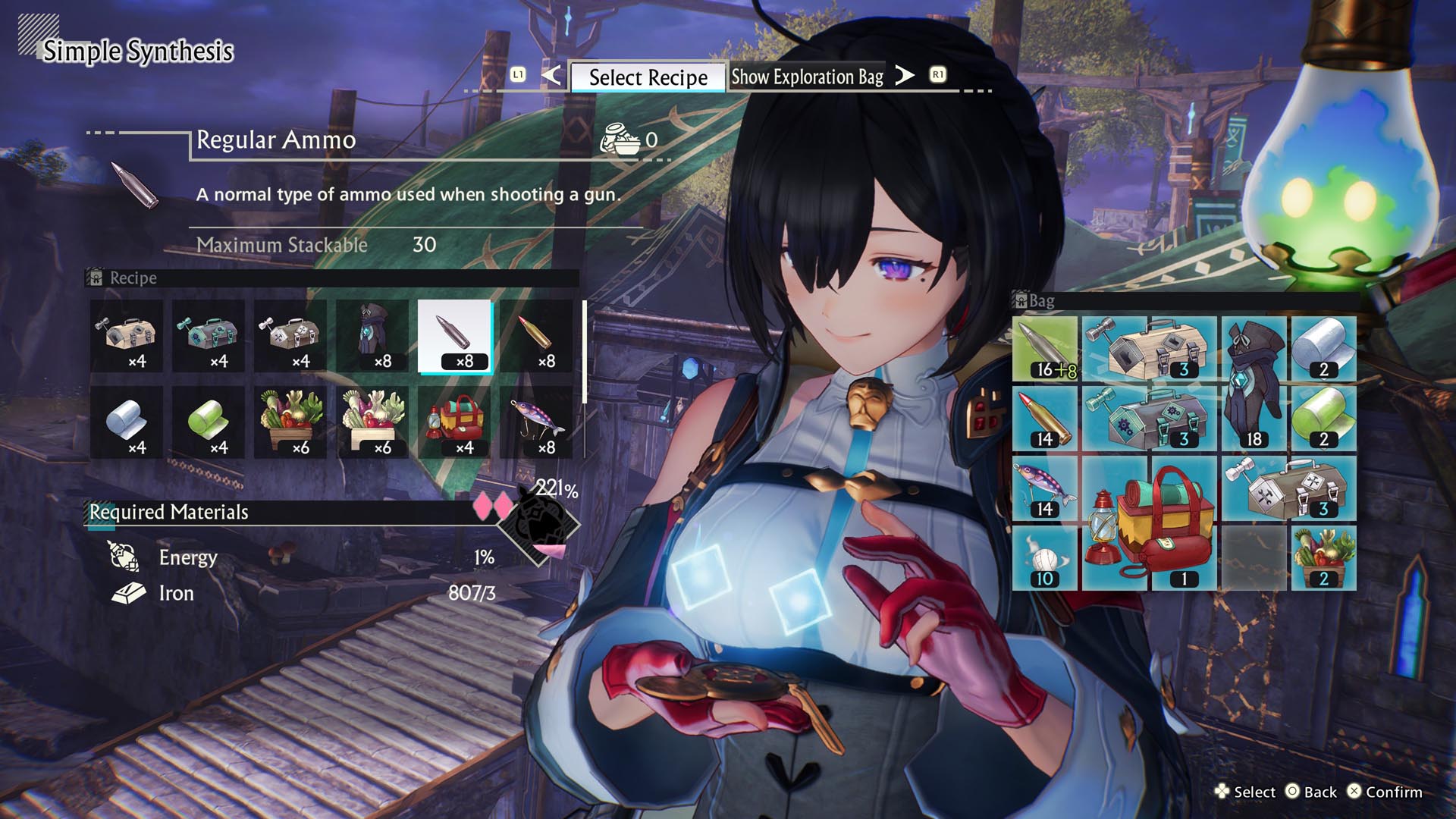Pick the green cloth roll in the Bag
Screen dimensions: 1456x819
click(x=1323, y=419)
